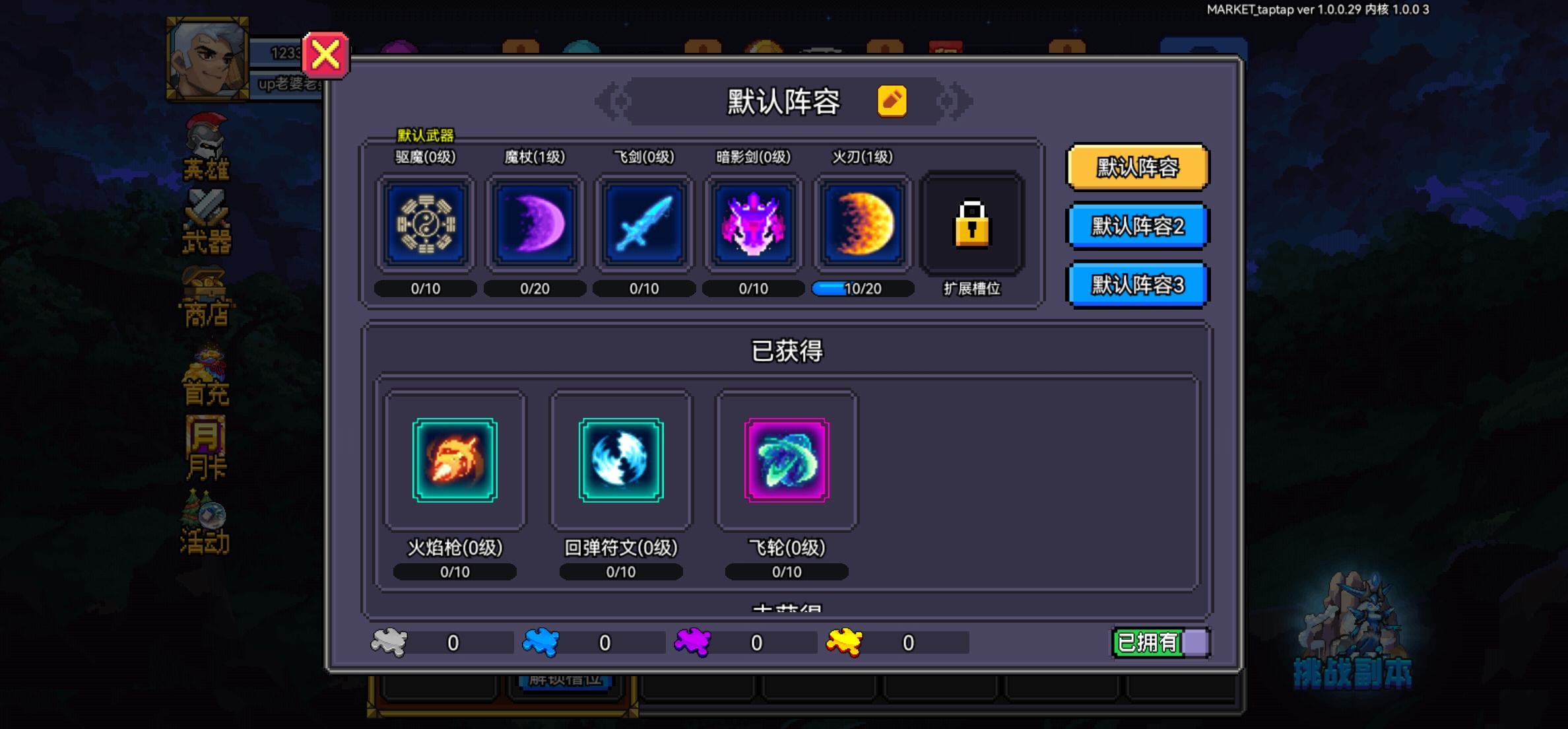The width and height of the screenshot is (1568, 729).
Task: Select the 驱魔 weapon icon
Action: pyautogui.click(x=426, y=225)
